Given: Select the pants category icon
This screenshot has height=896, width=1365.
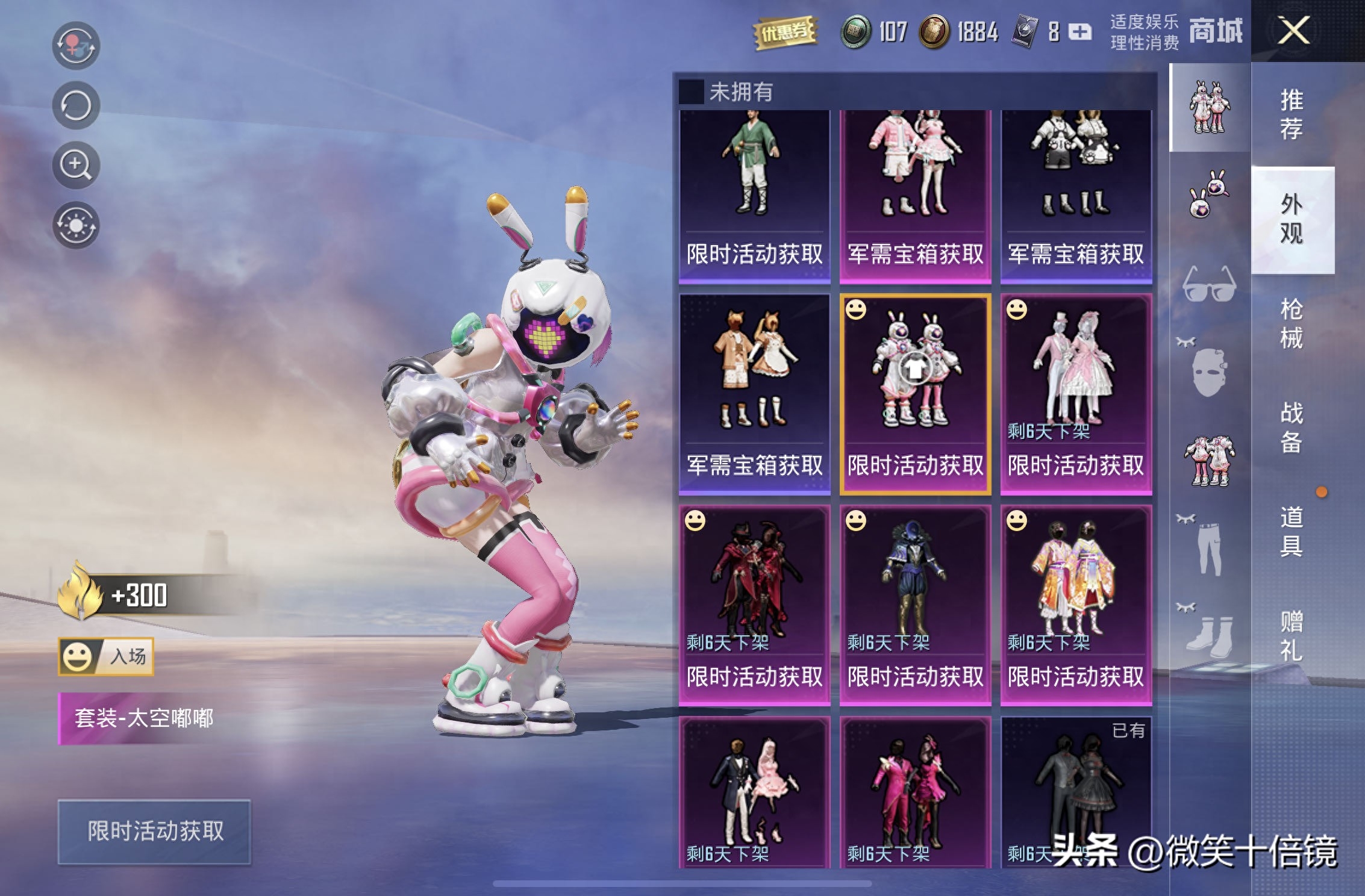Looking at the screenshot, I should (1209, 545).
